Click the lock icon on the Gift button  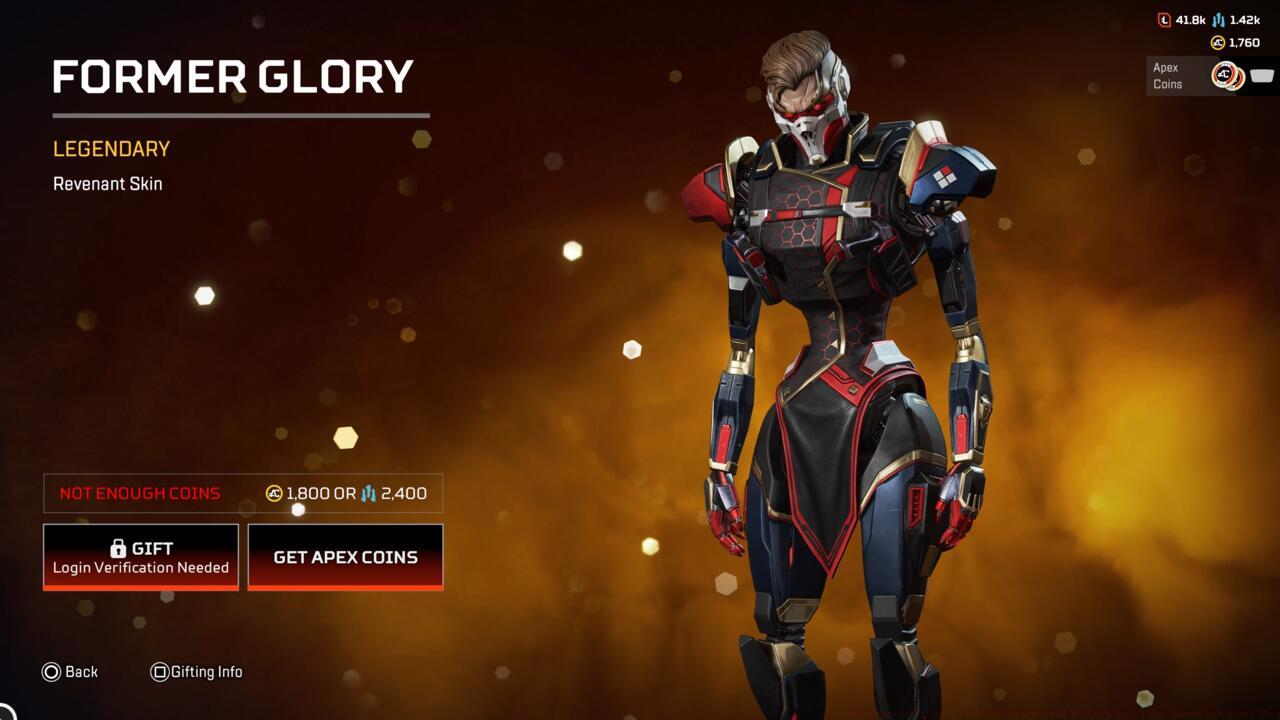(117, 547)
